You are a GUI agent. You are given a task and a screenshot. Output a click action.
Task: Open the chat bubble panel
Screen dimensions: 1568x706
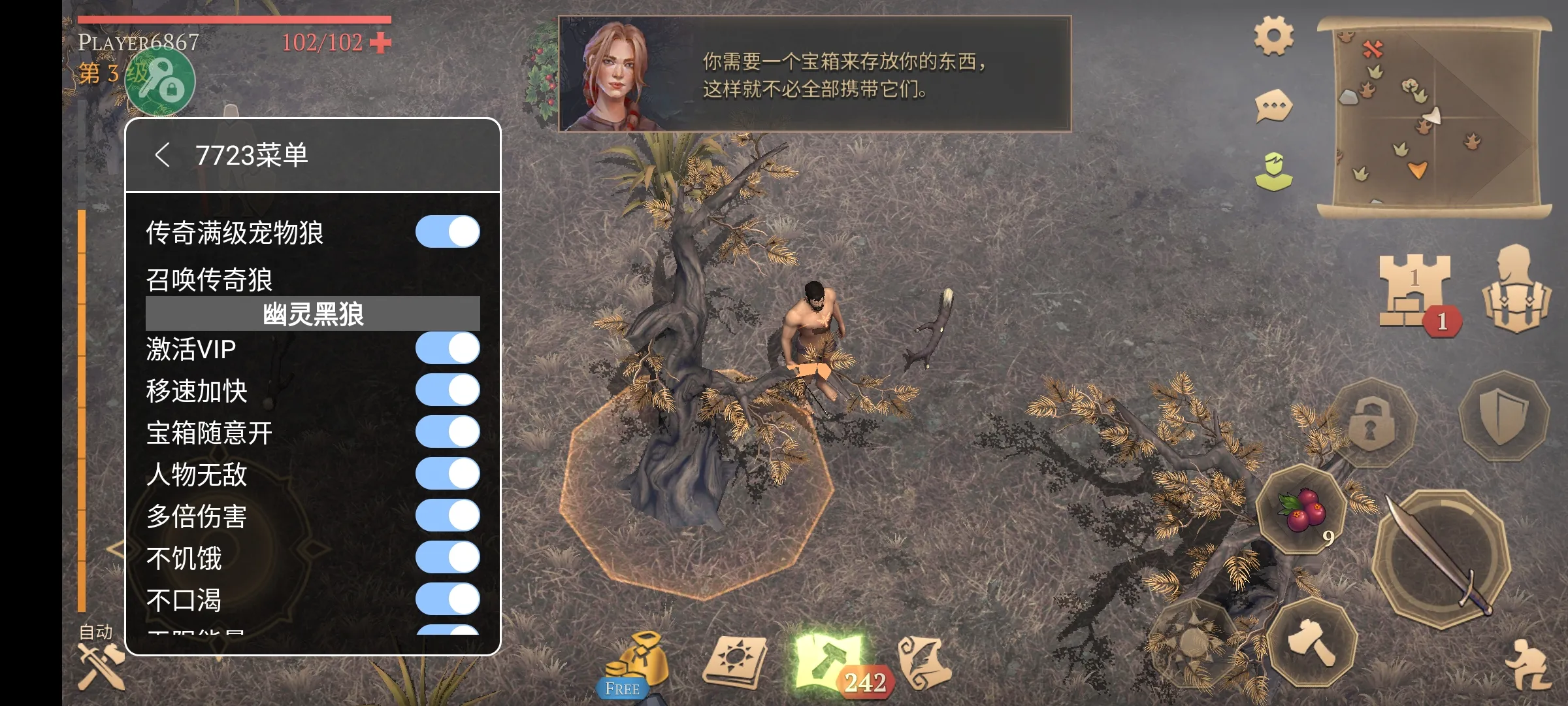coord(1272,107)
